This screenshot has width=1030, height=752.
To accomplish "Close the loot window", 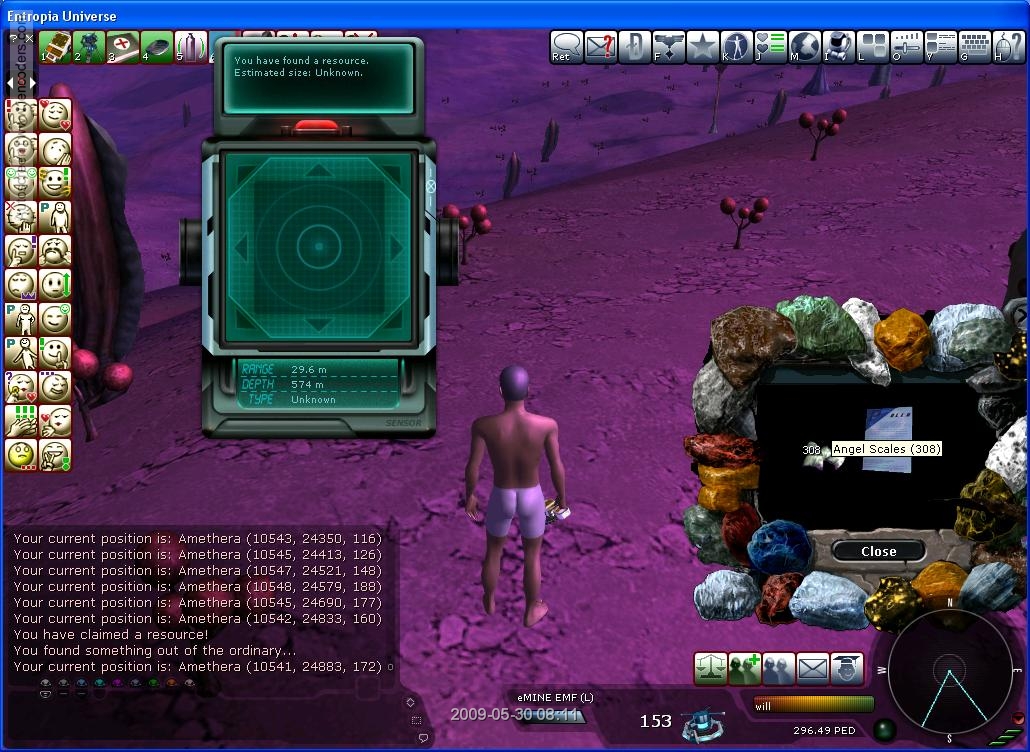I will (878, 551).
